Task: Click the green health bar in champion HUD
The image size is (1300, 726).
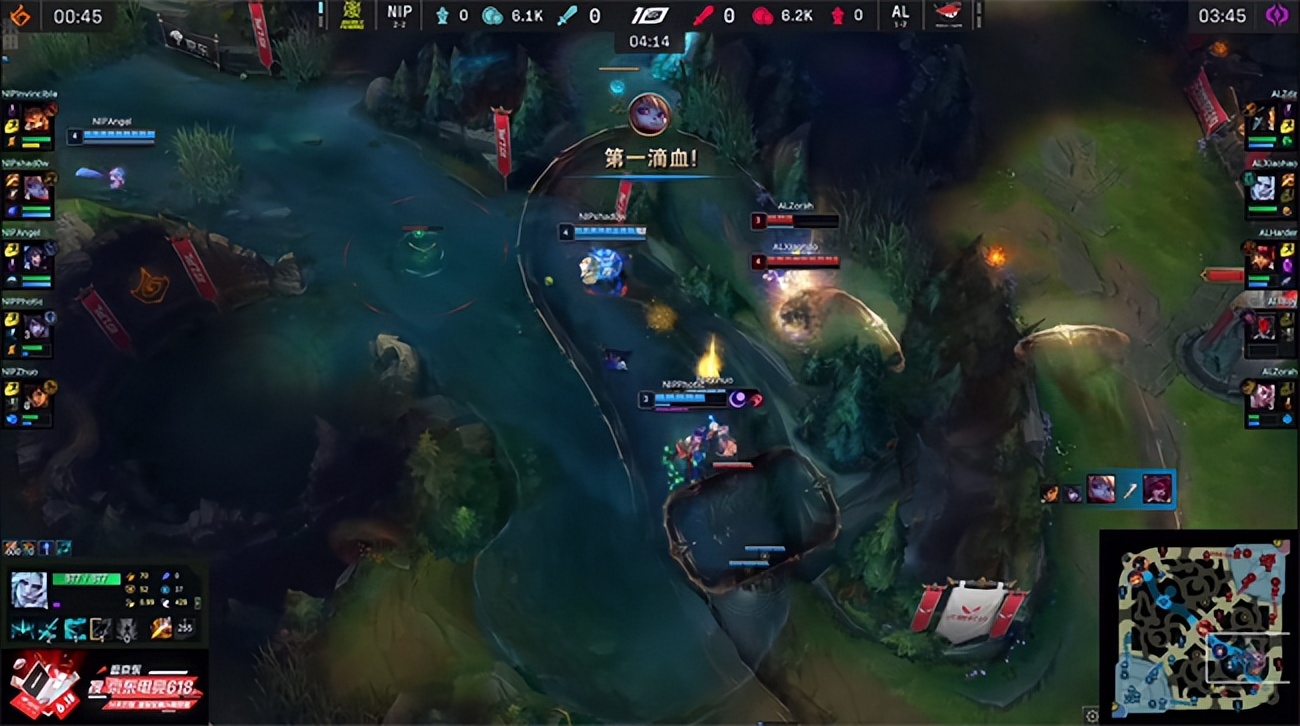Action: [x=86, y=579]
